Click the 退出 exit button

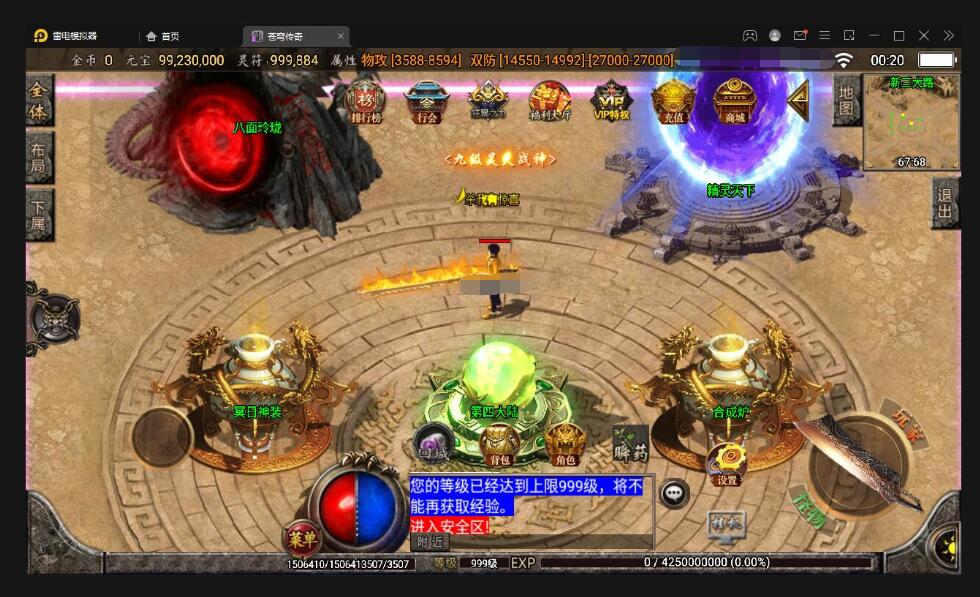click(x=945, y=205)
